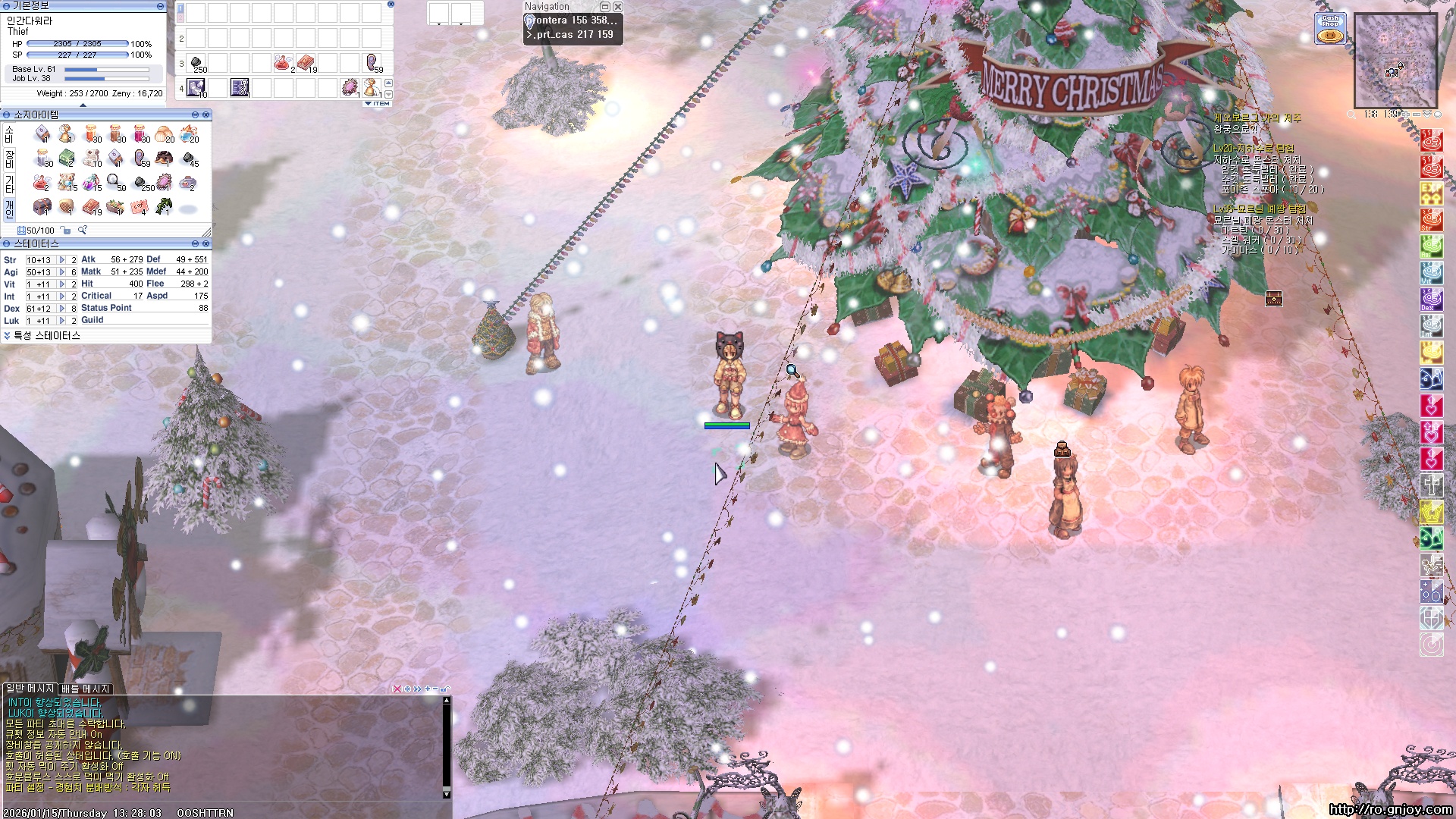The width and height of the screenshot is (1456, 819).
Task: Close the 스테이터스 status window
Action: (x=206, y=243)
